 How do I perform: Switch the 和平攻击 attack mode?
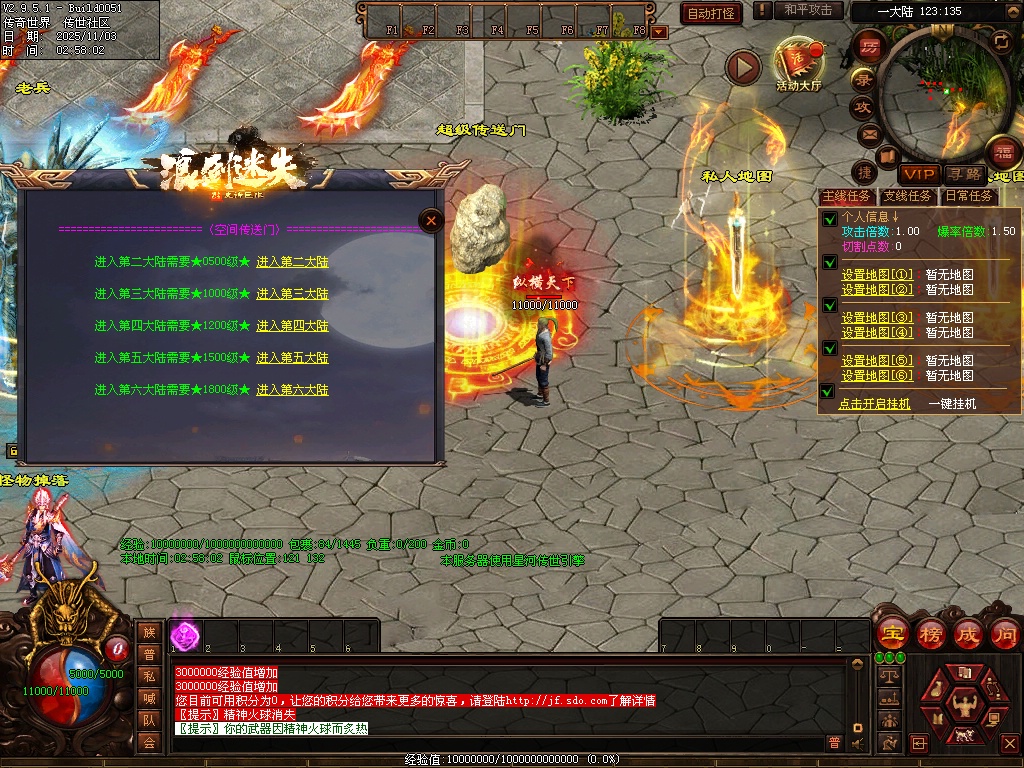point(807,10)
